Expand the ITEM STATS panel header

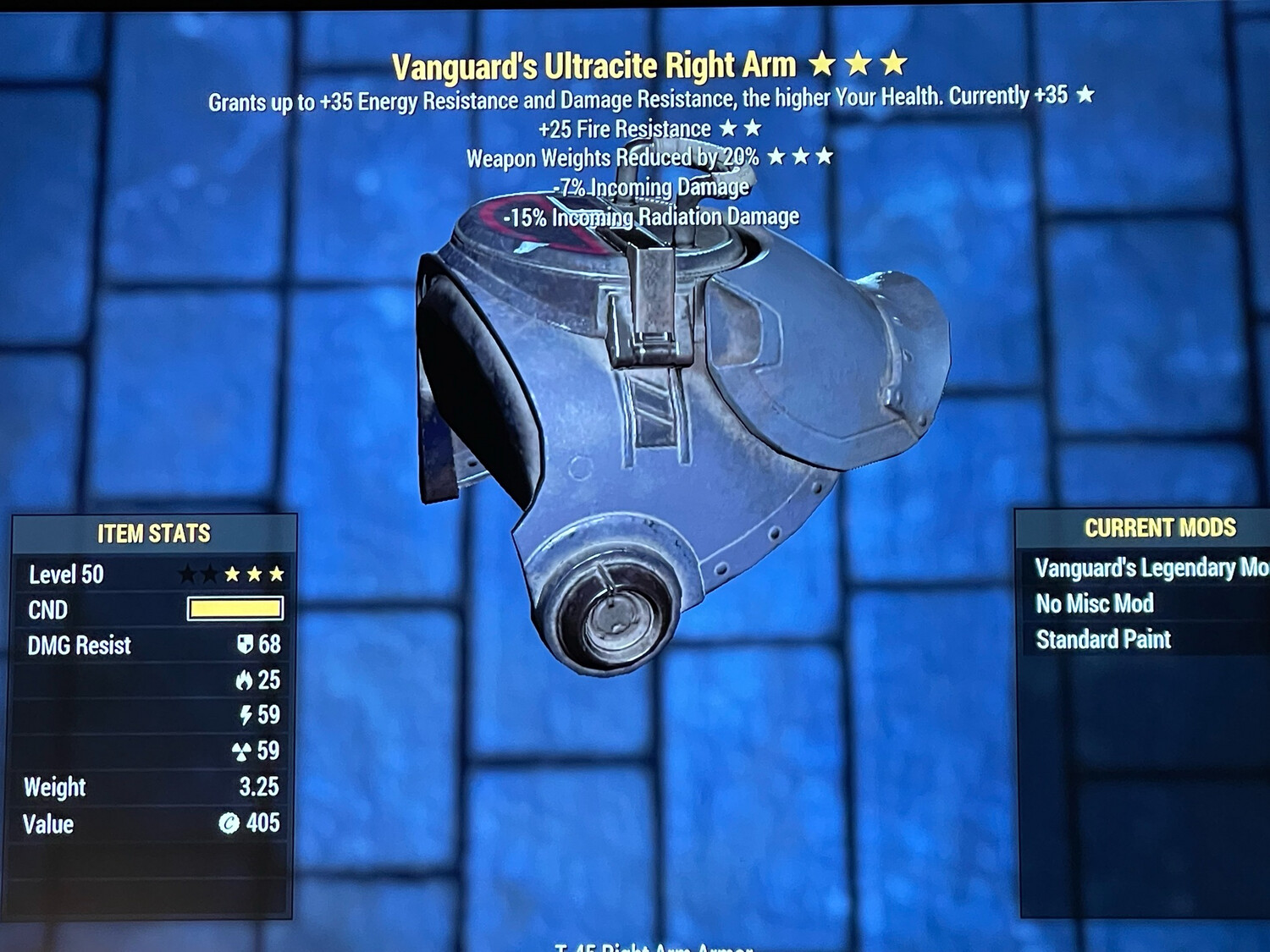point(155,534)
